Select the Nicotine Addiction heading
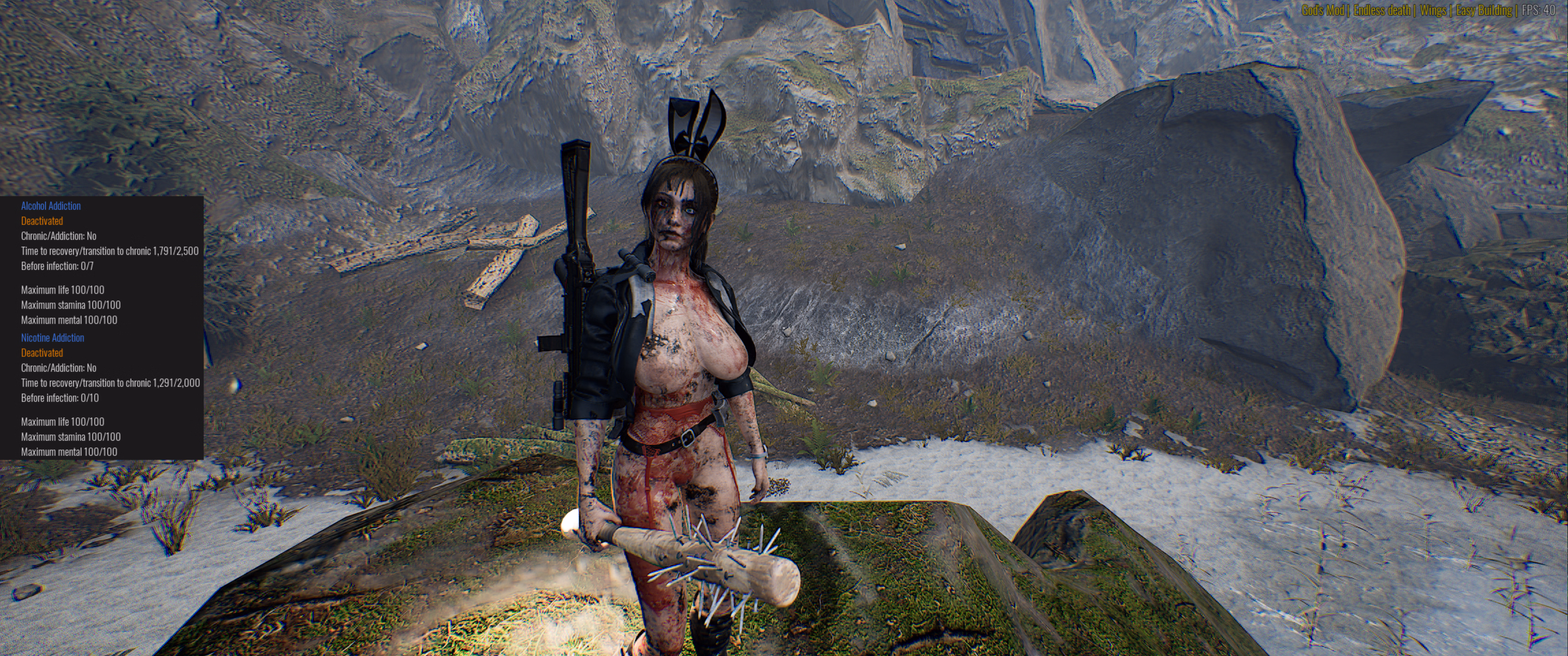Image resolution: width=1568 pixels, height=656 pixels. (52, 338)
